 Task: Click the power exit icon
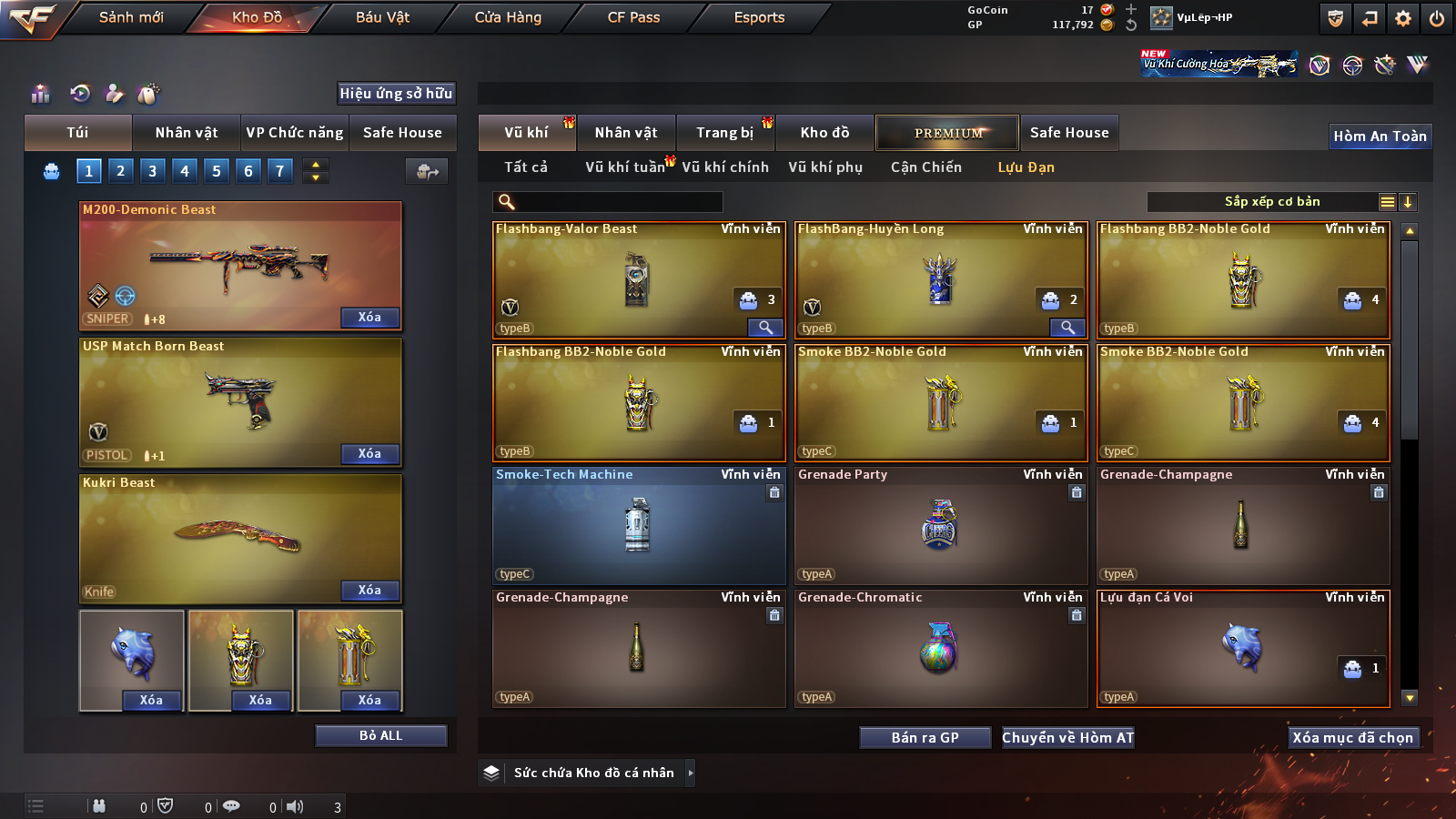click(1437, 18)
